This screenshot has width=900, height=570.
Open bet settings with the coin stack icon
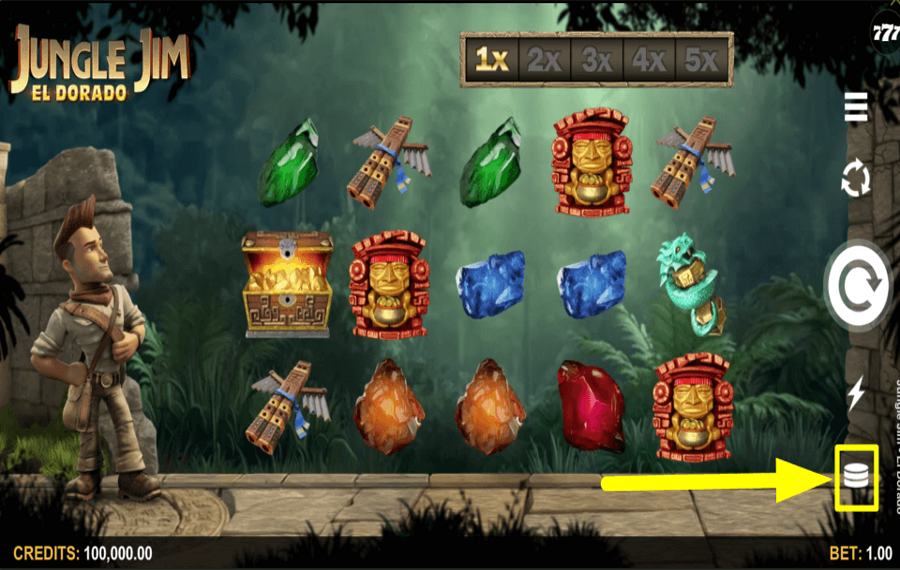(x=855, y=476)
